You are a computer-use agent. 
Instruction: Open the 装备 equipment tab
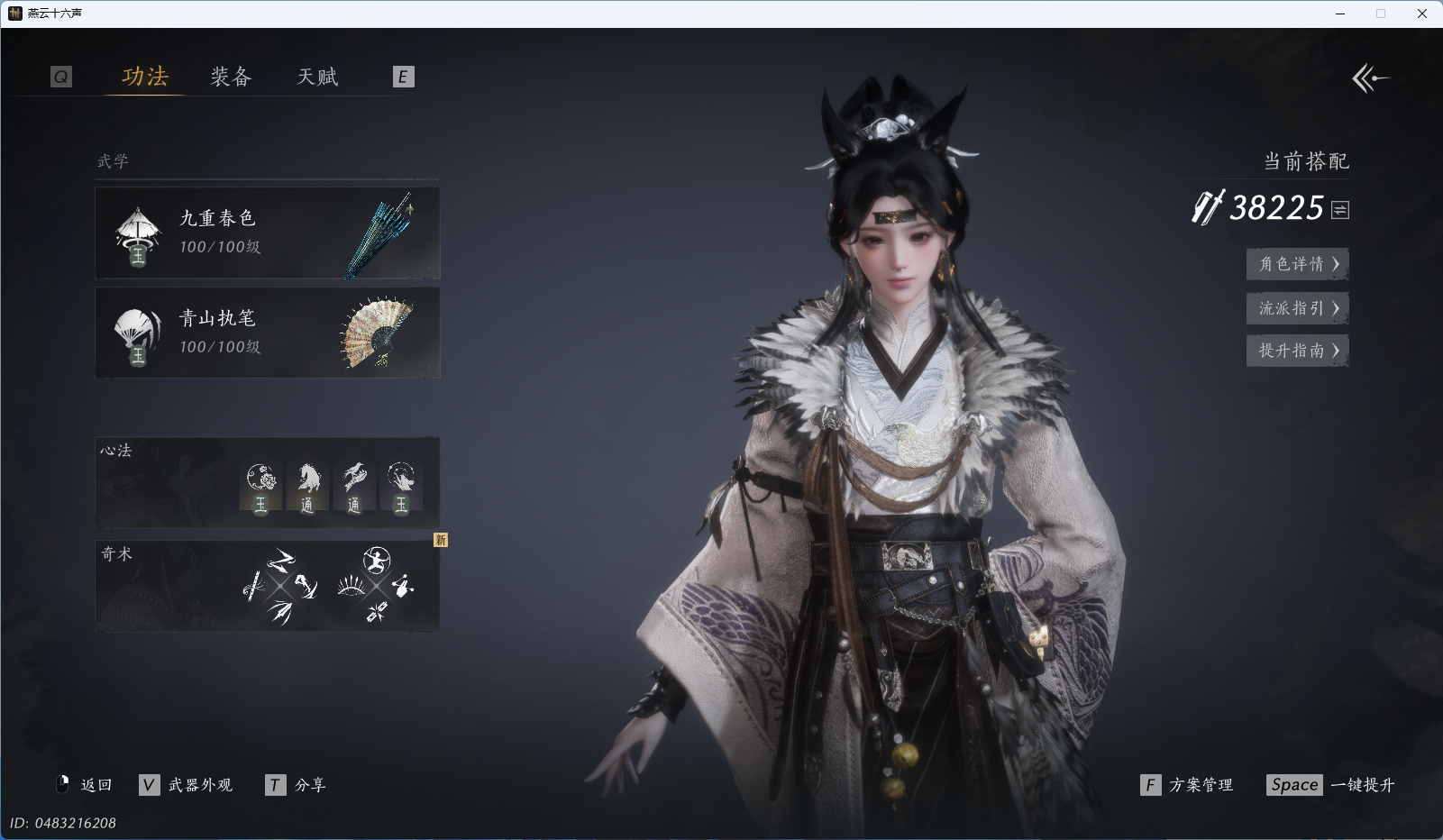tap(231, 77)
